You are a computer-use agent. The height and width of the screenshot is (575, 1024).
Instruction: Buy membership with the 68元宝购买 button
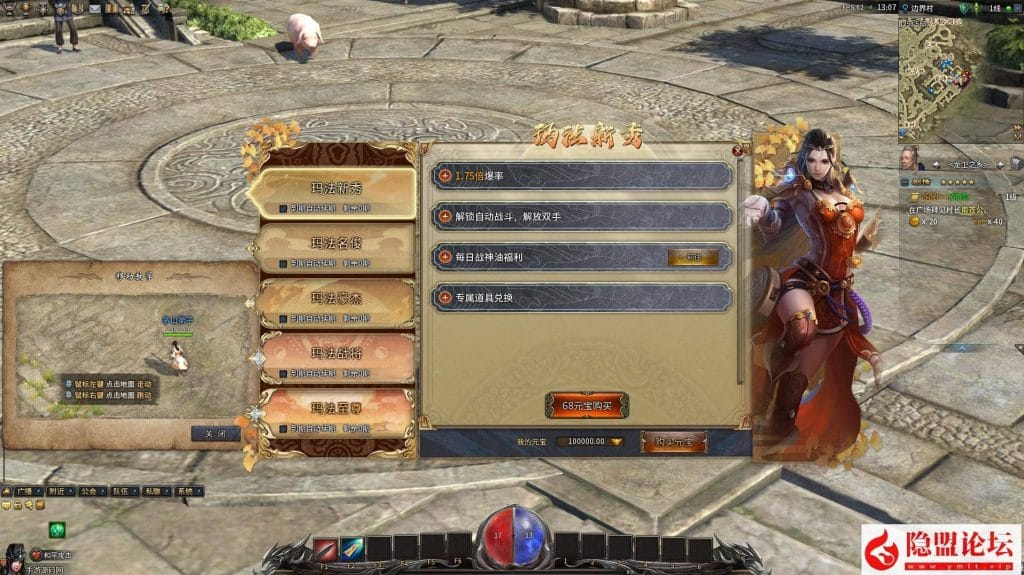tap(586, 406)
